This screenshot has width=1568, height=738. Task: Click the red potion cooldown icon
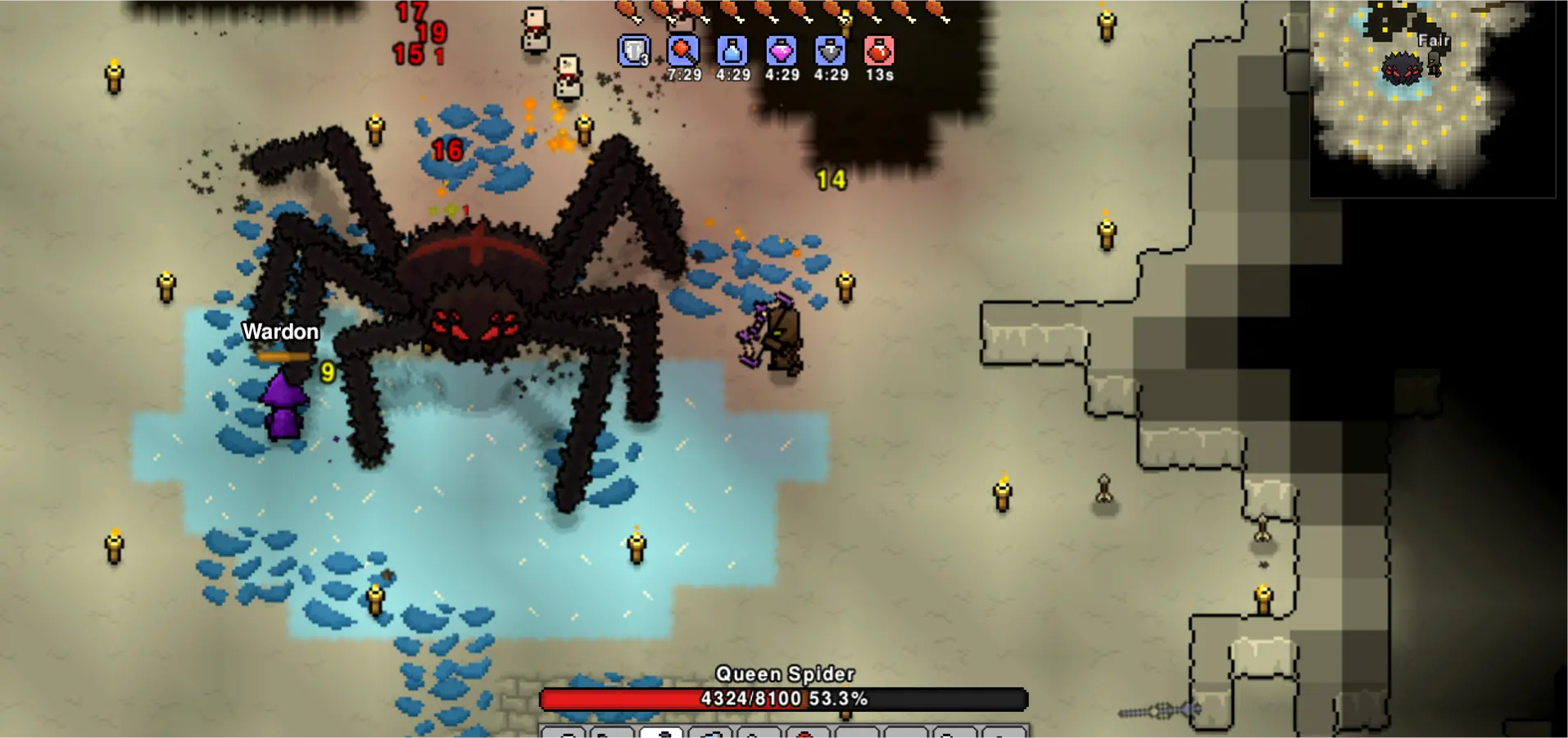(879, 51)
